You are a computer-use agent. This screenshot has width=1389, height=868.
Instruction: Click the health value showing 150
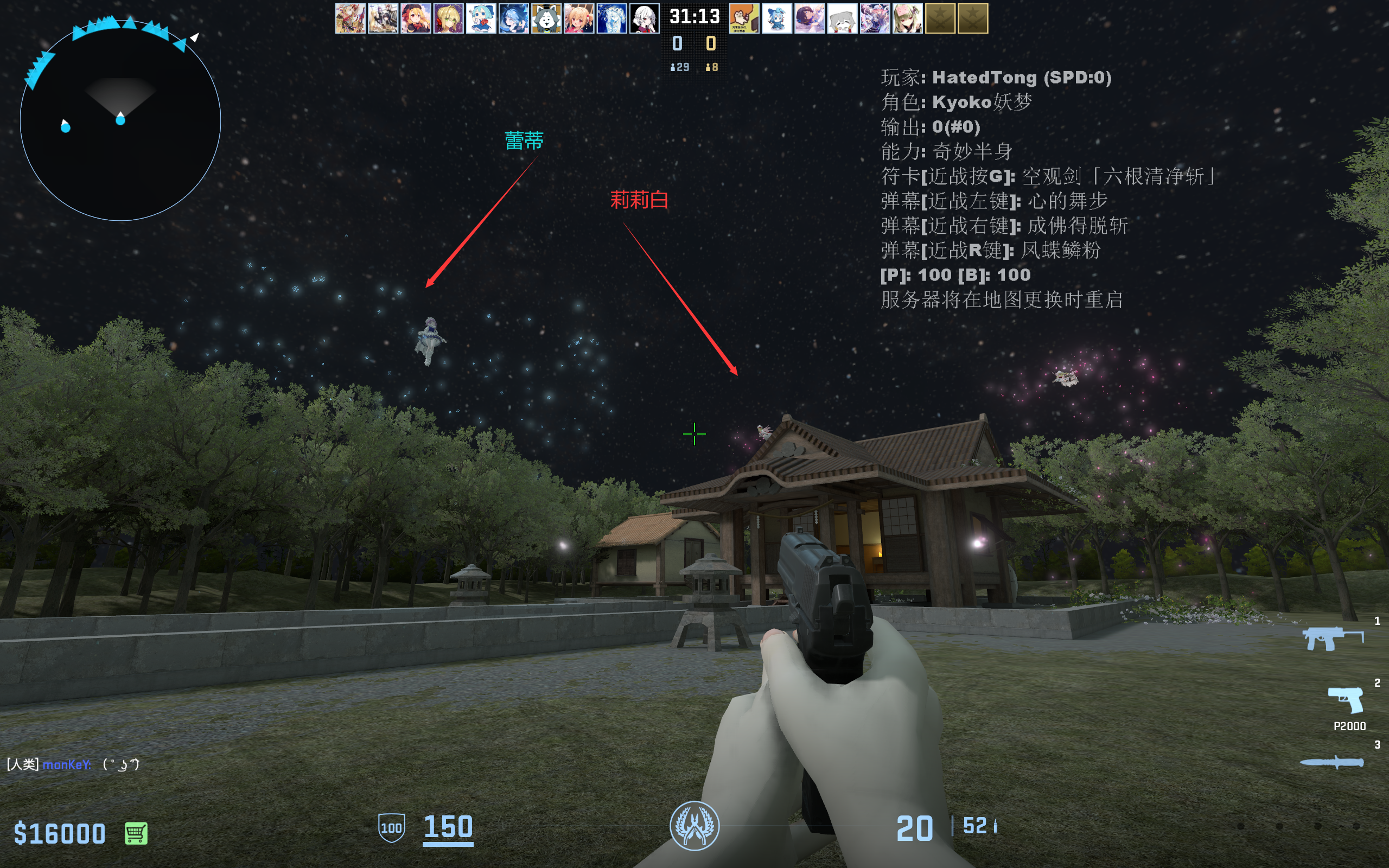(447, 827)
